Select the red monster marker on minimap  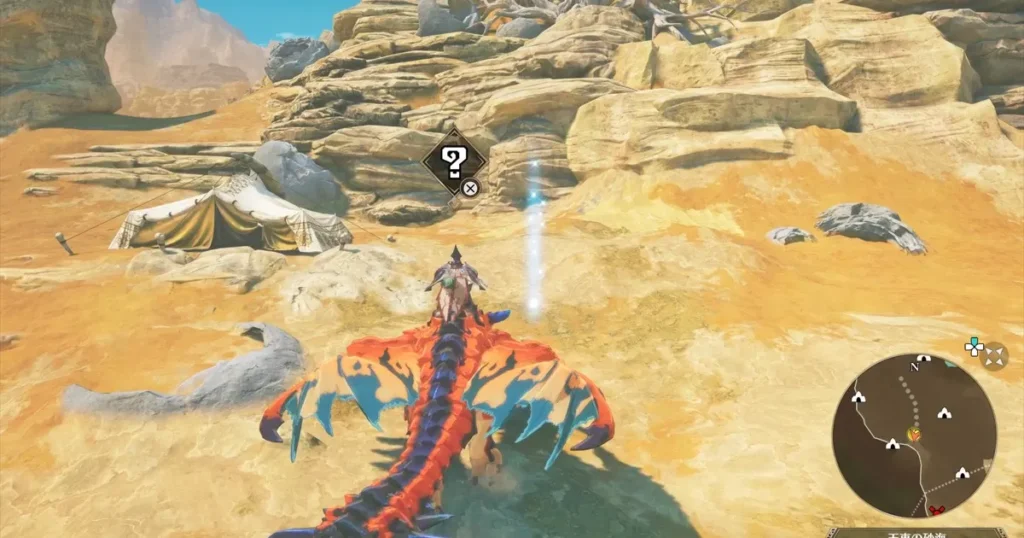pos(938,510)
